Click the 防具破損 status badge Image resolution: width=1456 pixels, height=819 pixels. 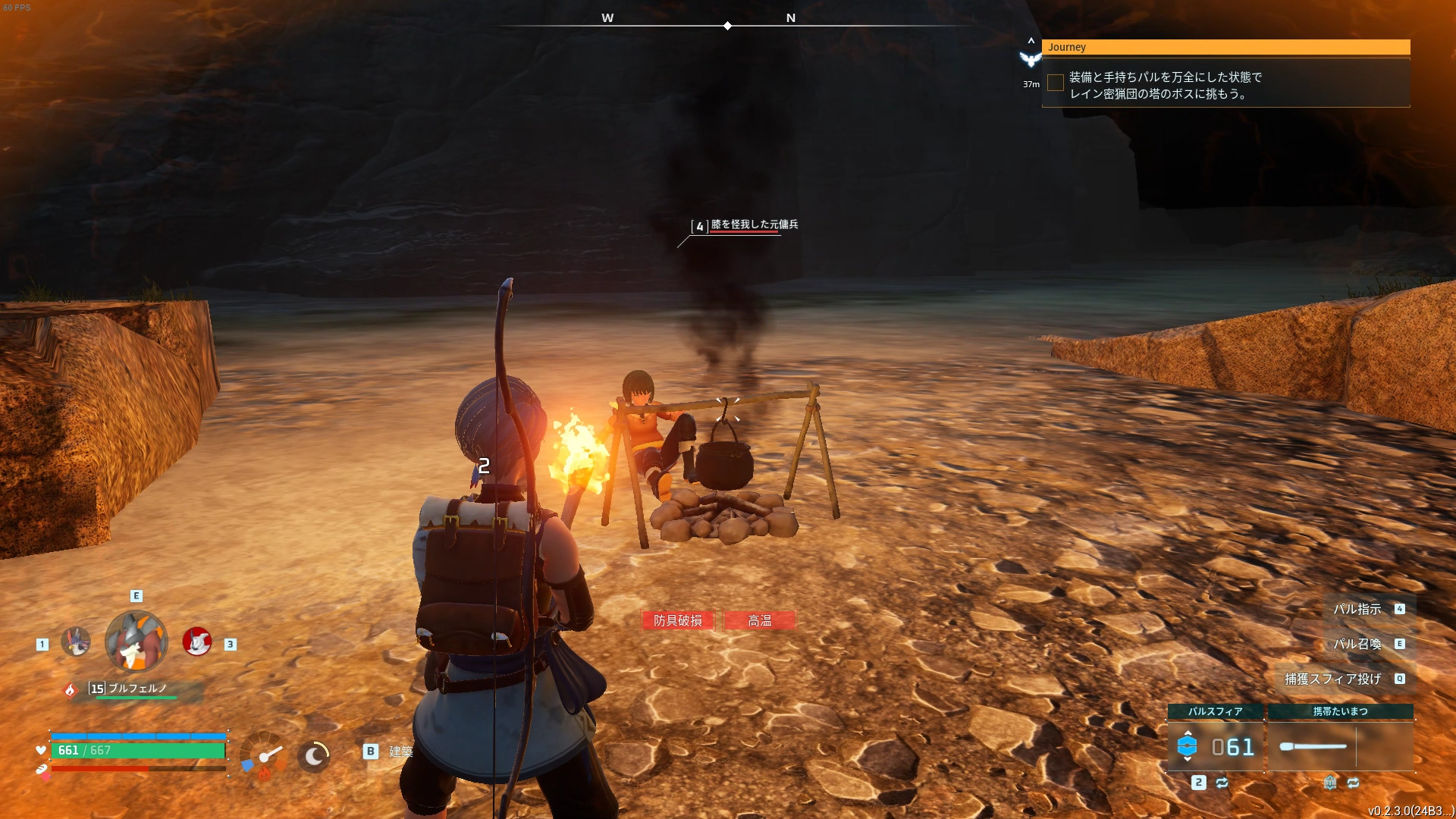pos(678,620)
